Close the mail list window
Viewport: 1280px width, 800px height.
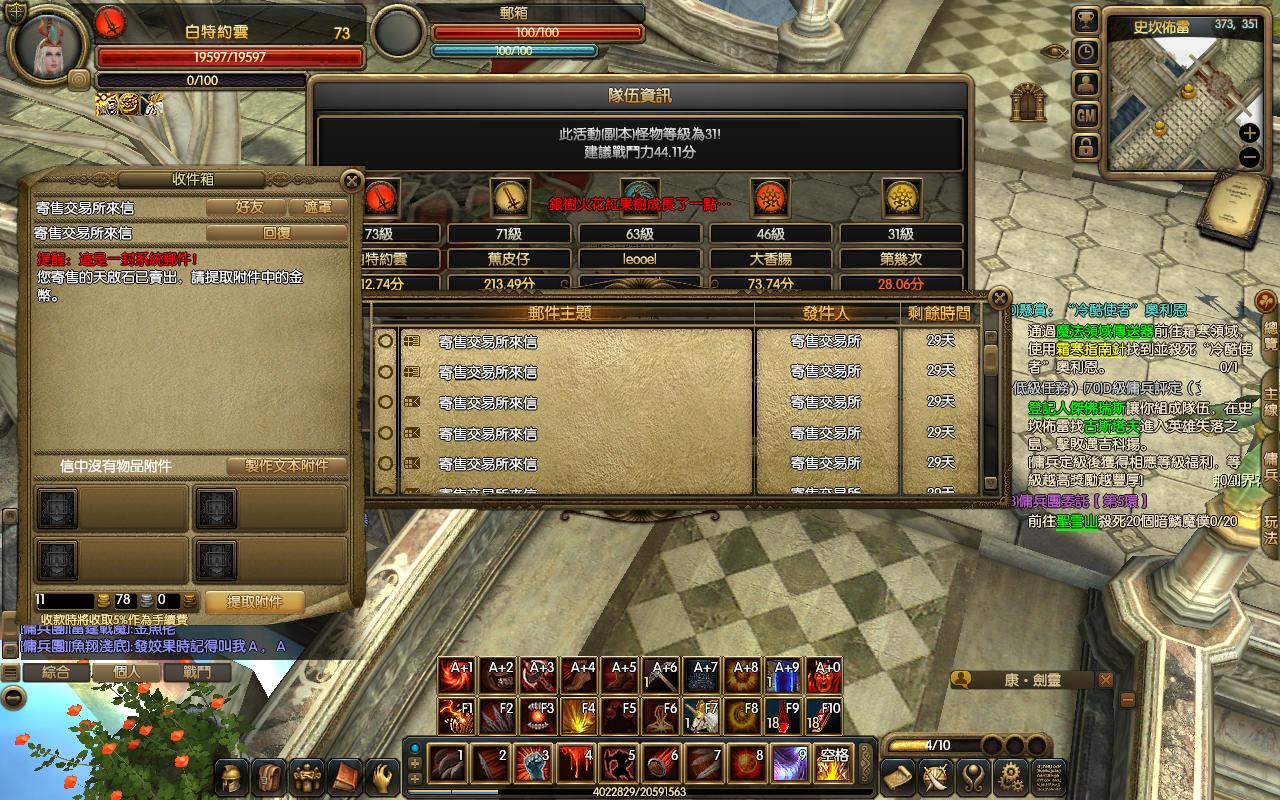[x=998, y=298]
